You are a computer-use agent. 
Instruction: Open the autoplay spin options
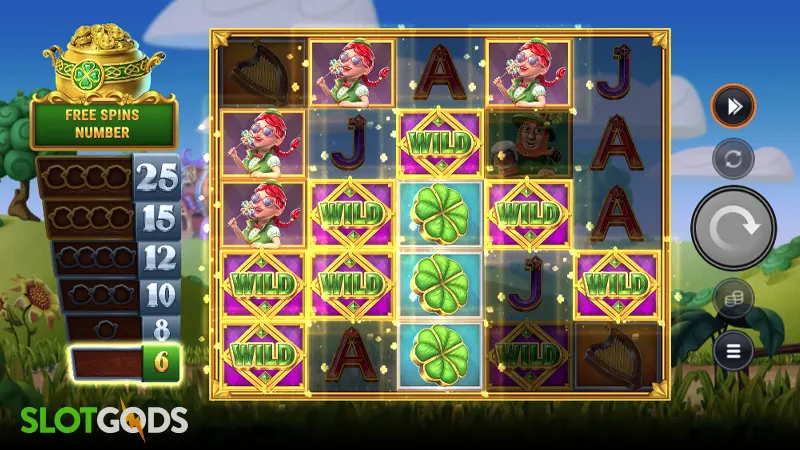pyautogui.click(x=733, y=159)
